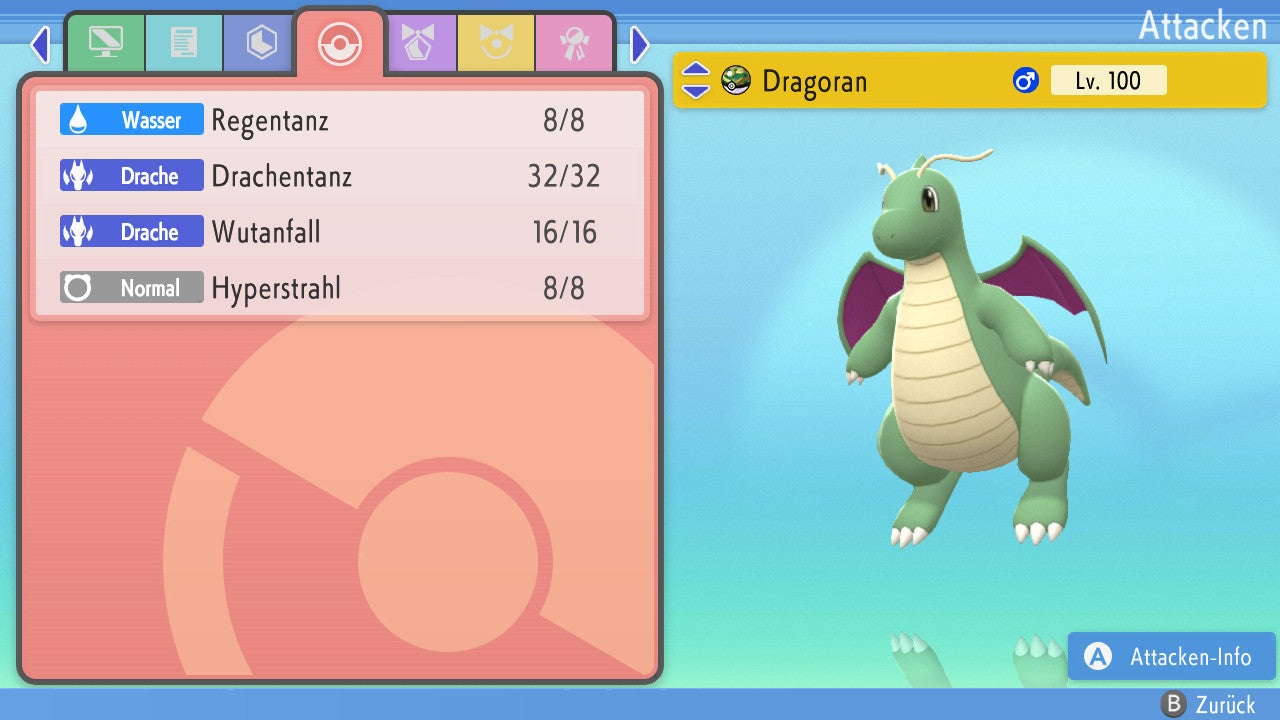Select the Wutanfall move entry
This screenshot has height=720, width=1280.
[340, 233]
